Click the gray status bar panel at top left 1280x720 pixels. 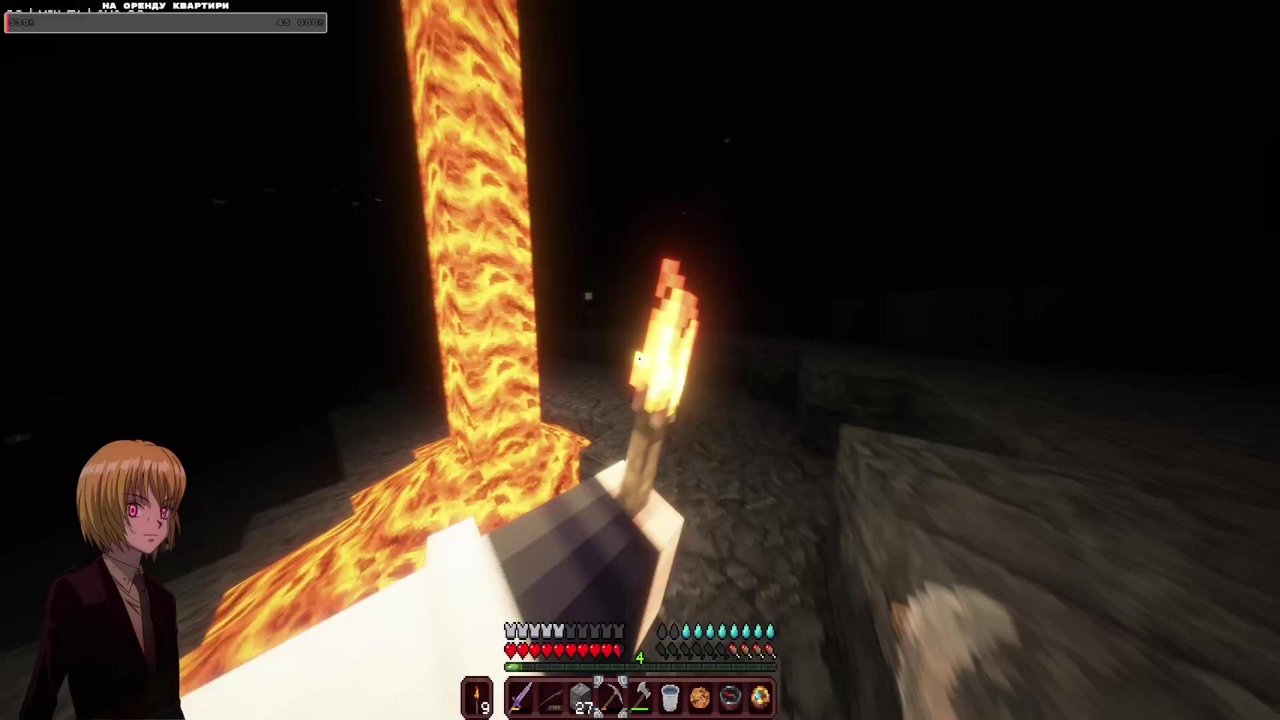(165, 22)
